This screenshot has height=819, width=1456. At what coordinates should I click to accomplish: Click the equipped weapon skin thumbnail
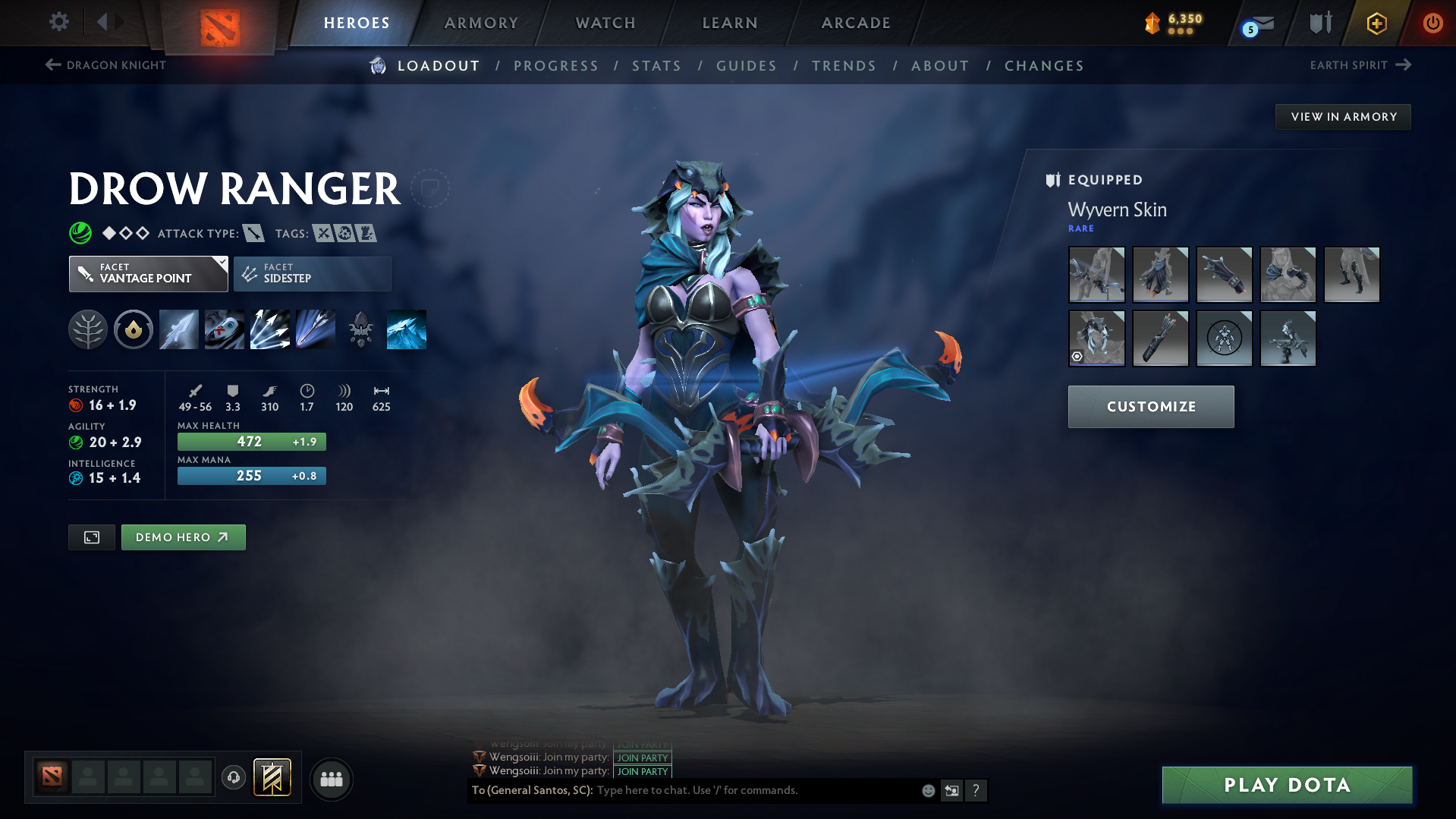point(1096,275)
